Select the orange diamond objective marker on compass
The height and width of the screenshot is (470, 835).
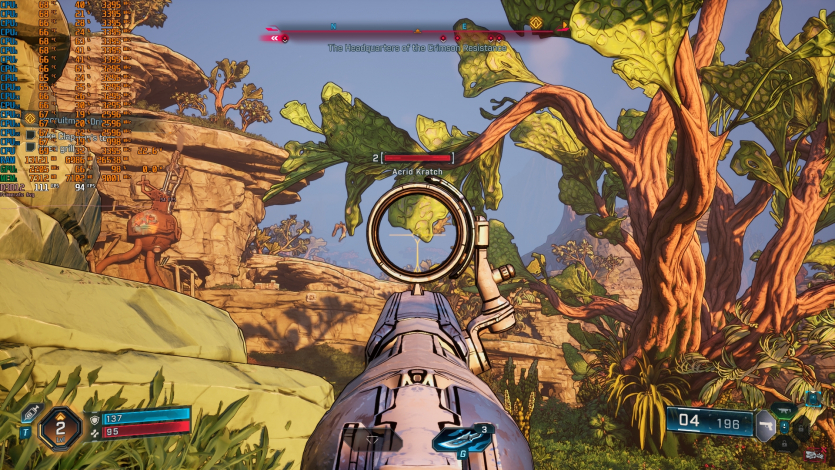537,22
